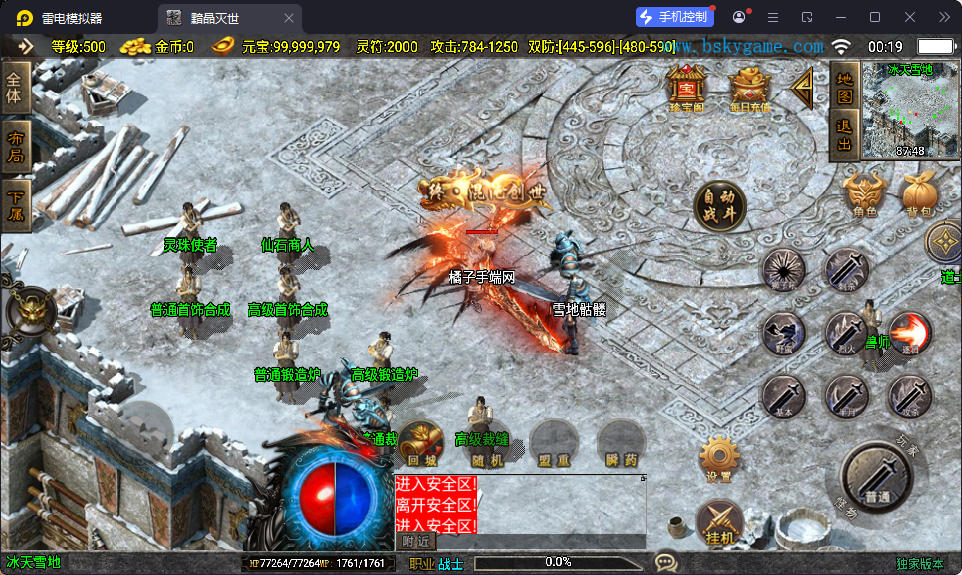962x575 pixels.
Task: Click the 退出 exit button
Action: click(x=844, y=135)
